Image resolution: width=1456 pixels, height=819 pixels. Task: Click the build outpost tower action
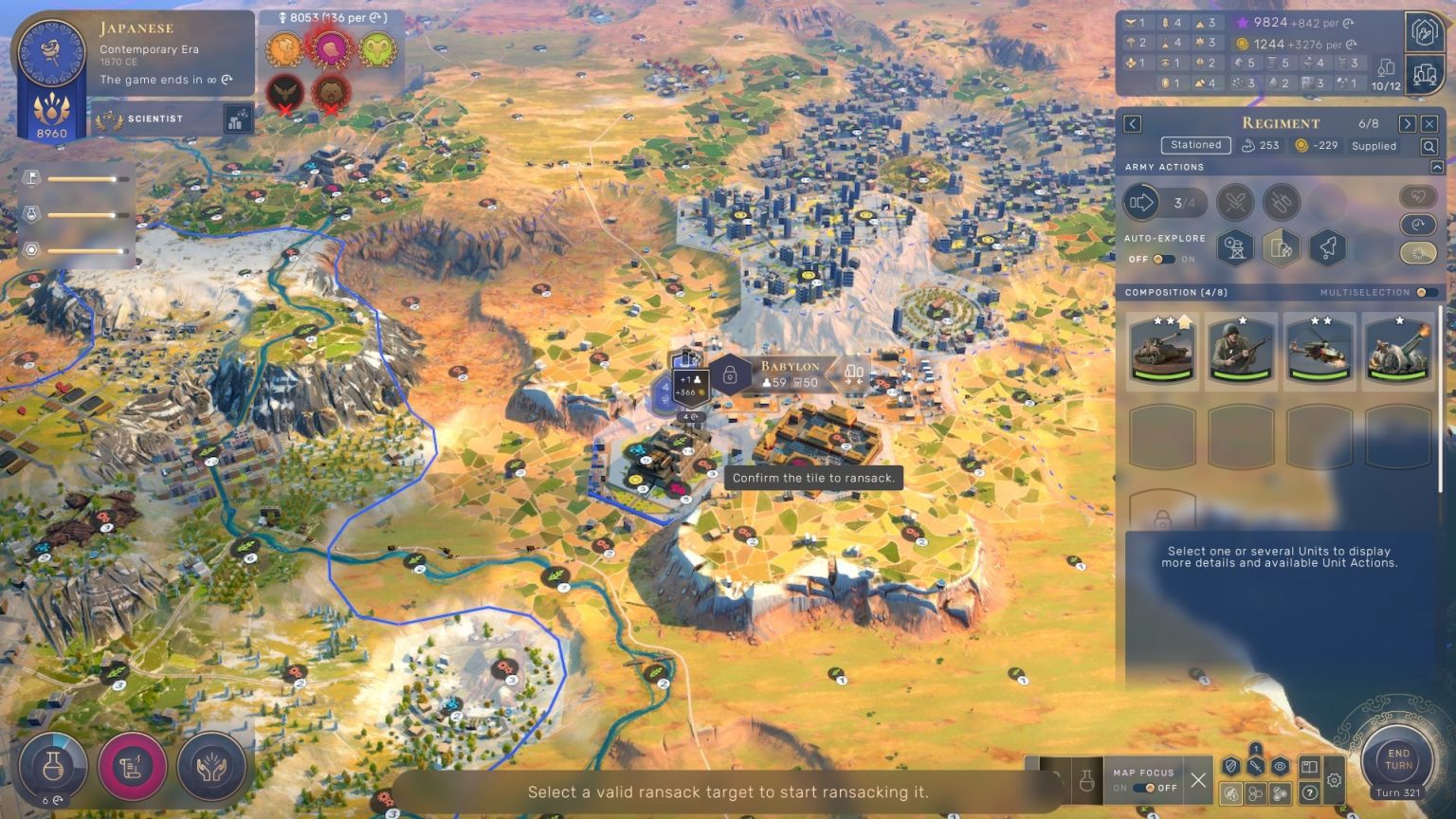(x=1235, y=247)
